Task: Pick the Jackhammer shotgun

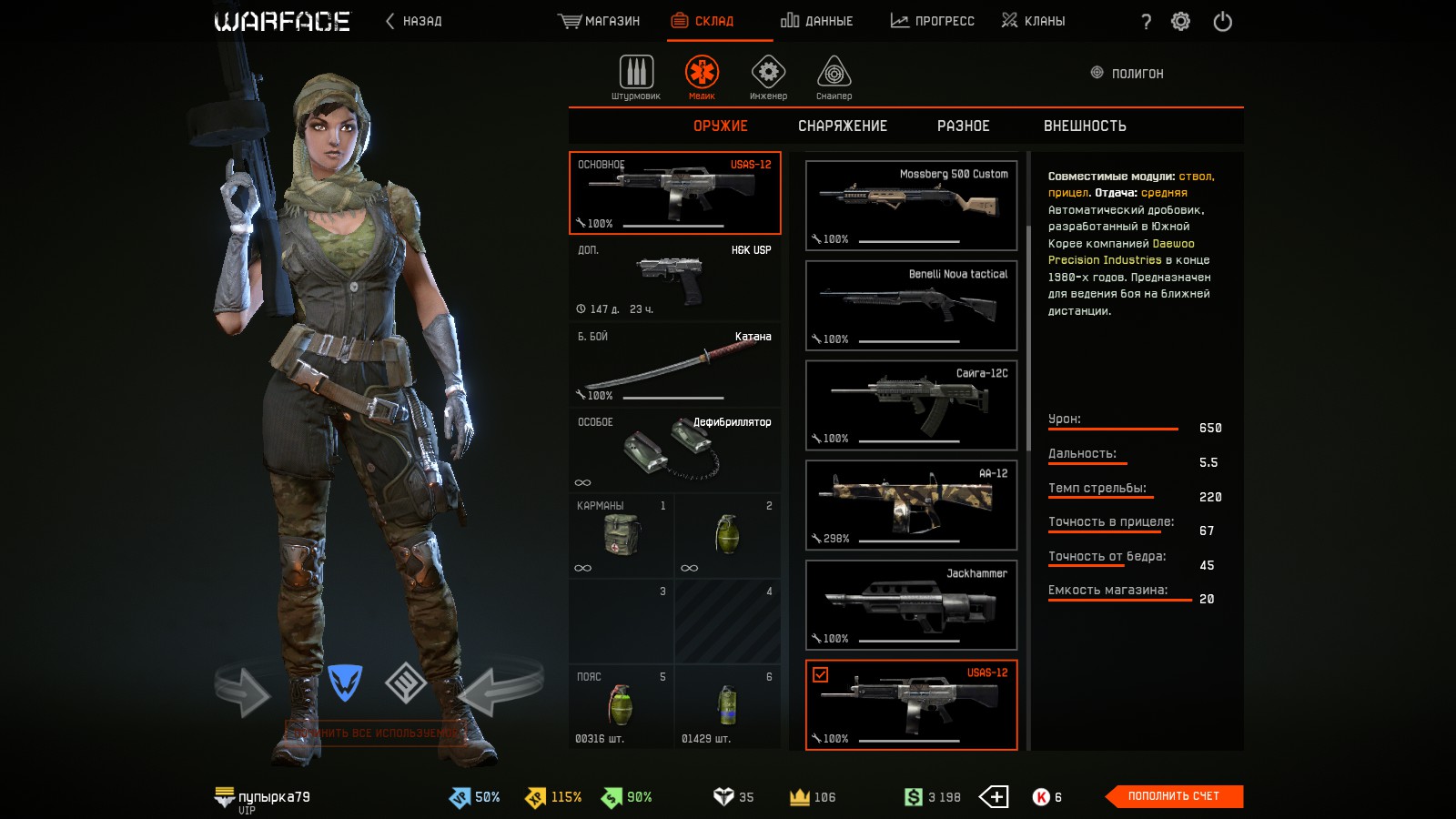Action: point(911,605)
